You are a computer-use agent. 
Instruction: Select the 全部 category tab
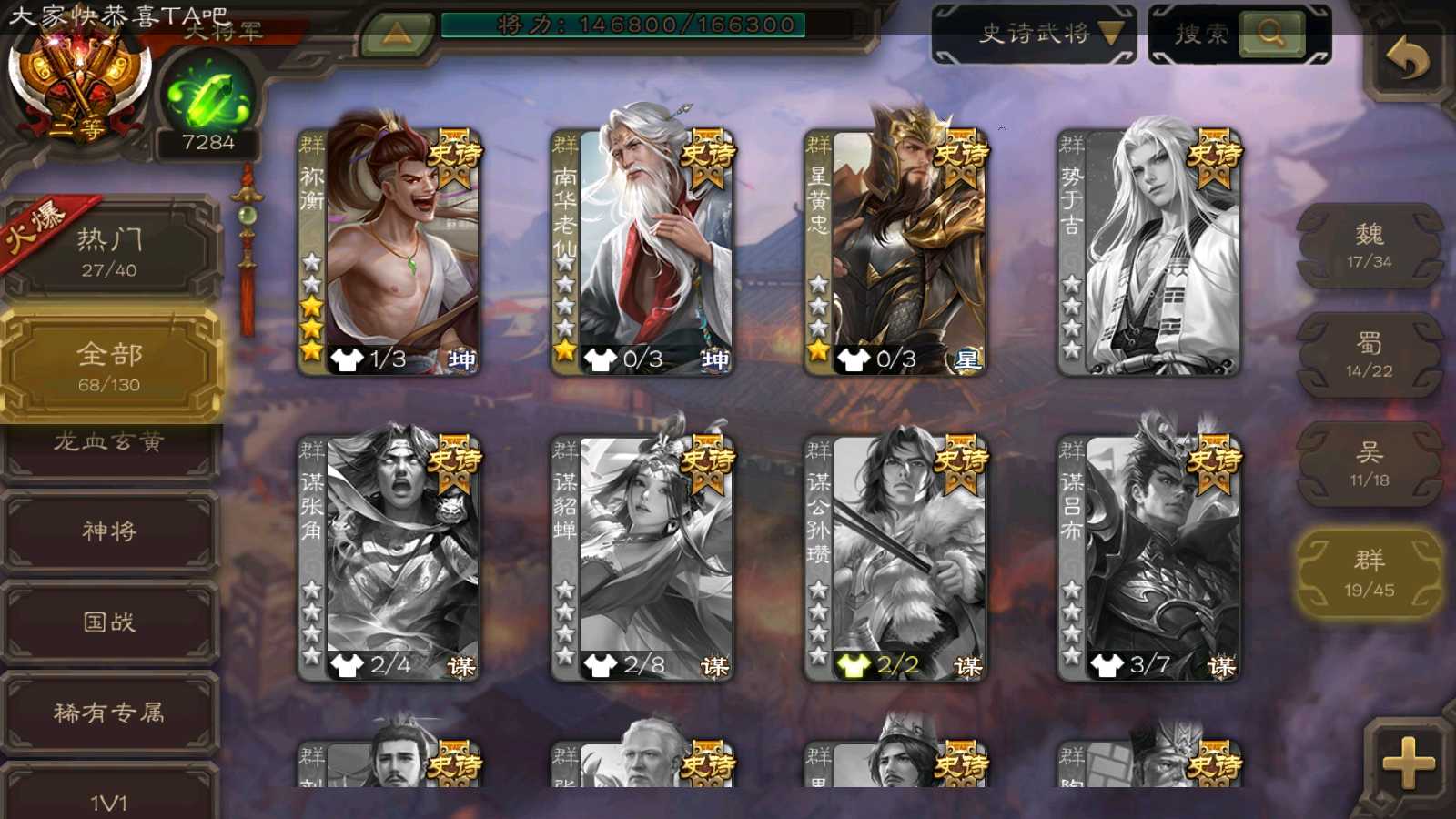[x=110, y=366]
